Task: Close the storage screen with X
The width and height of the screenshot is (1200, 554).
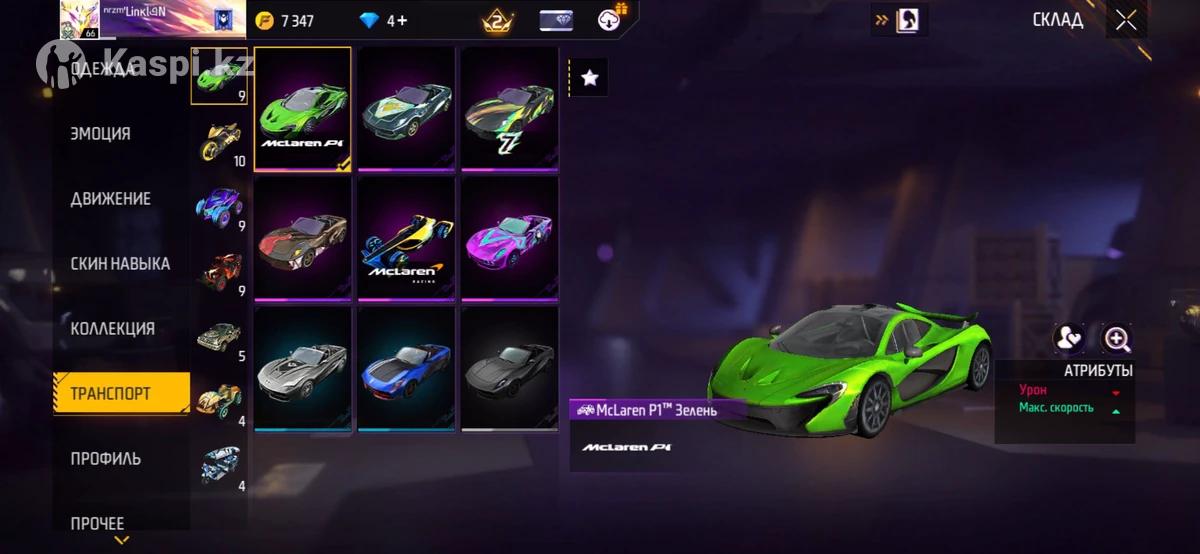Action: [x=1126, y=21]
